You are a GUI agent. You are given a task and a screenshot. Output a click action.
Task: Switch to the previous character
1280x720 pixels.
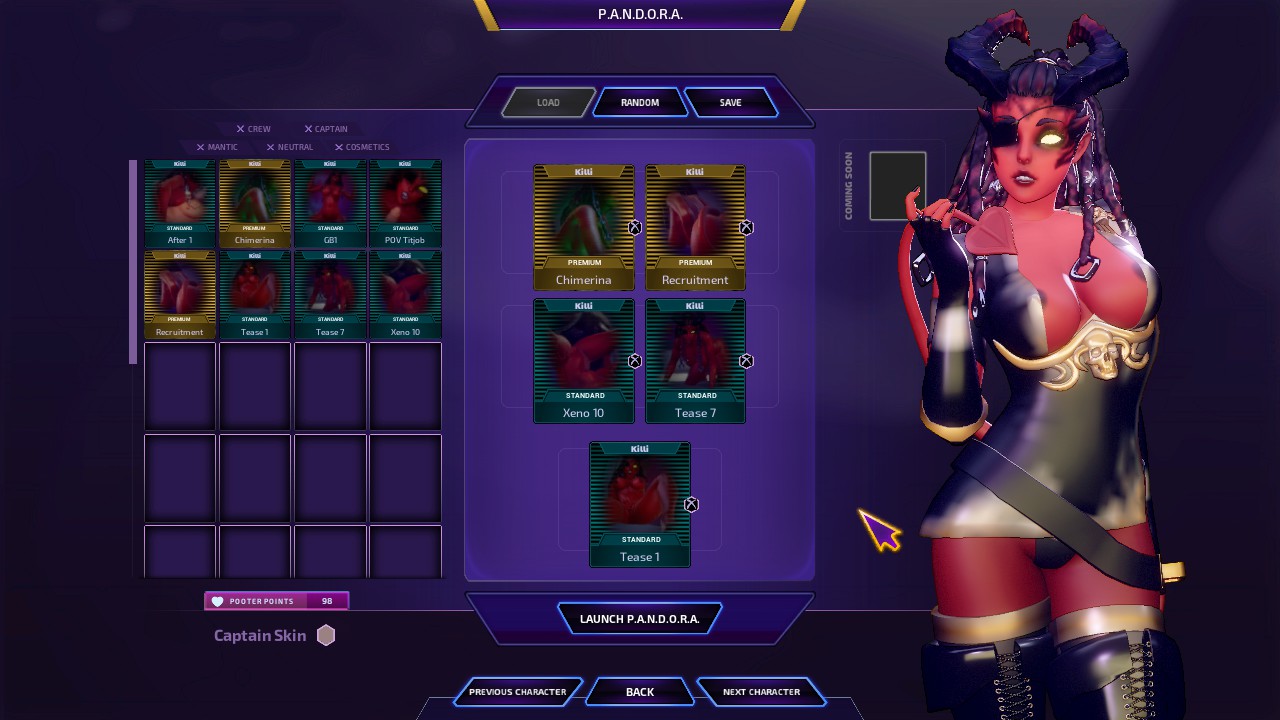pyautogui.click(x=517, y=692)
